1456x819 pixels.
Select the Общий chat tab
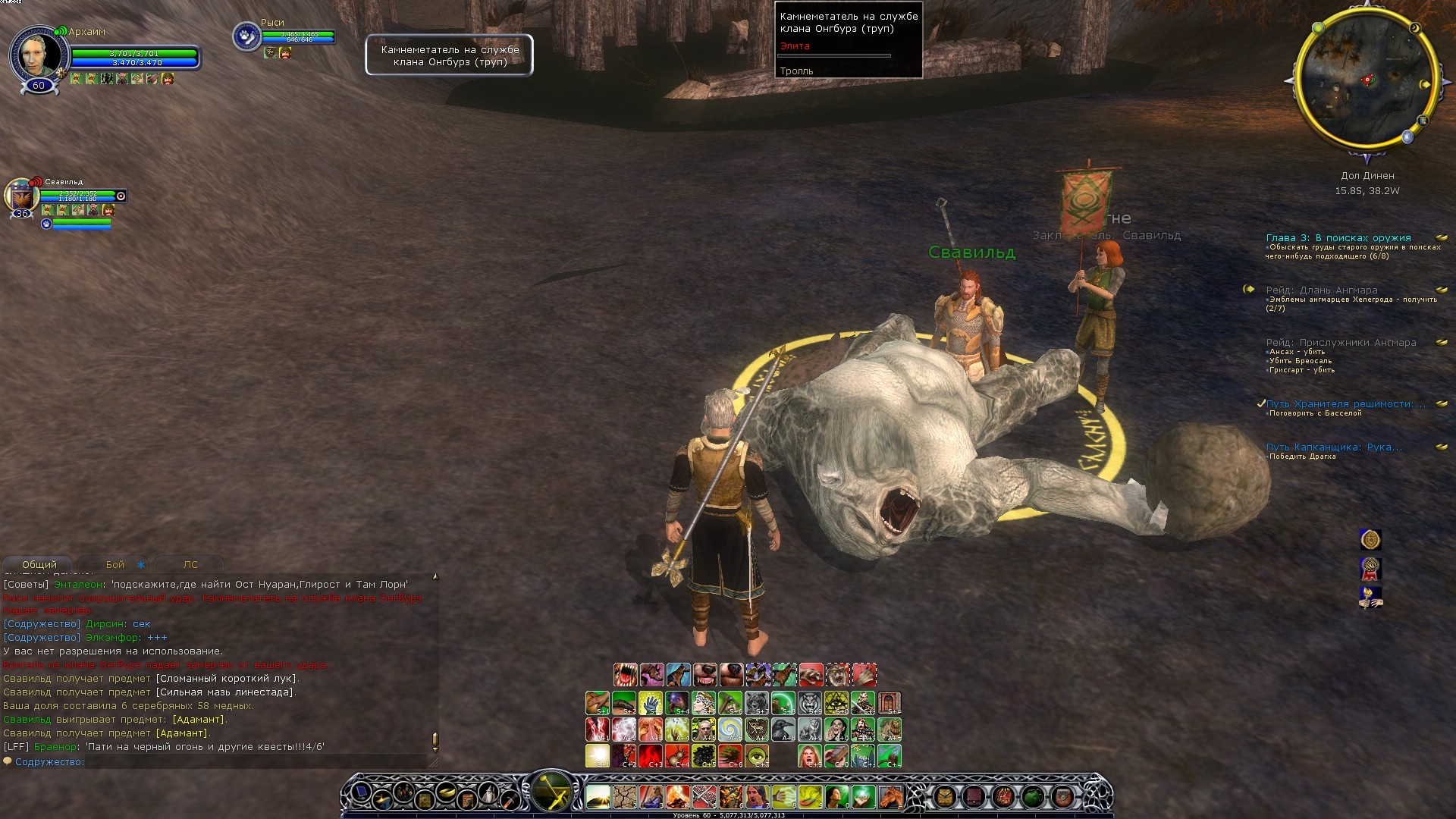[x=39, y=565]
